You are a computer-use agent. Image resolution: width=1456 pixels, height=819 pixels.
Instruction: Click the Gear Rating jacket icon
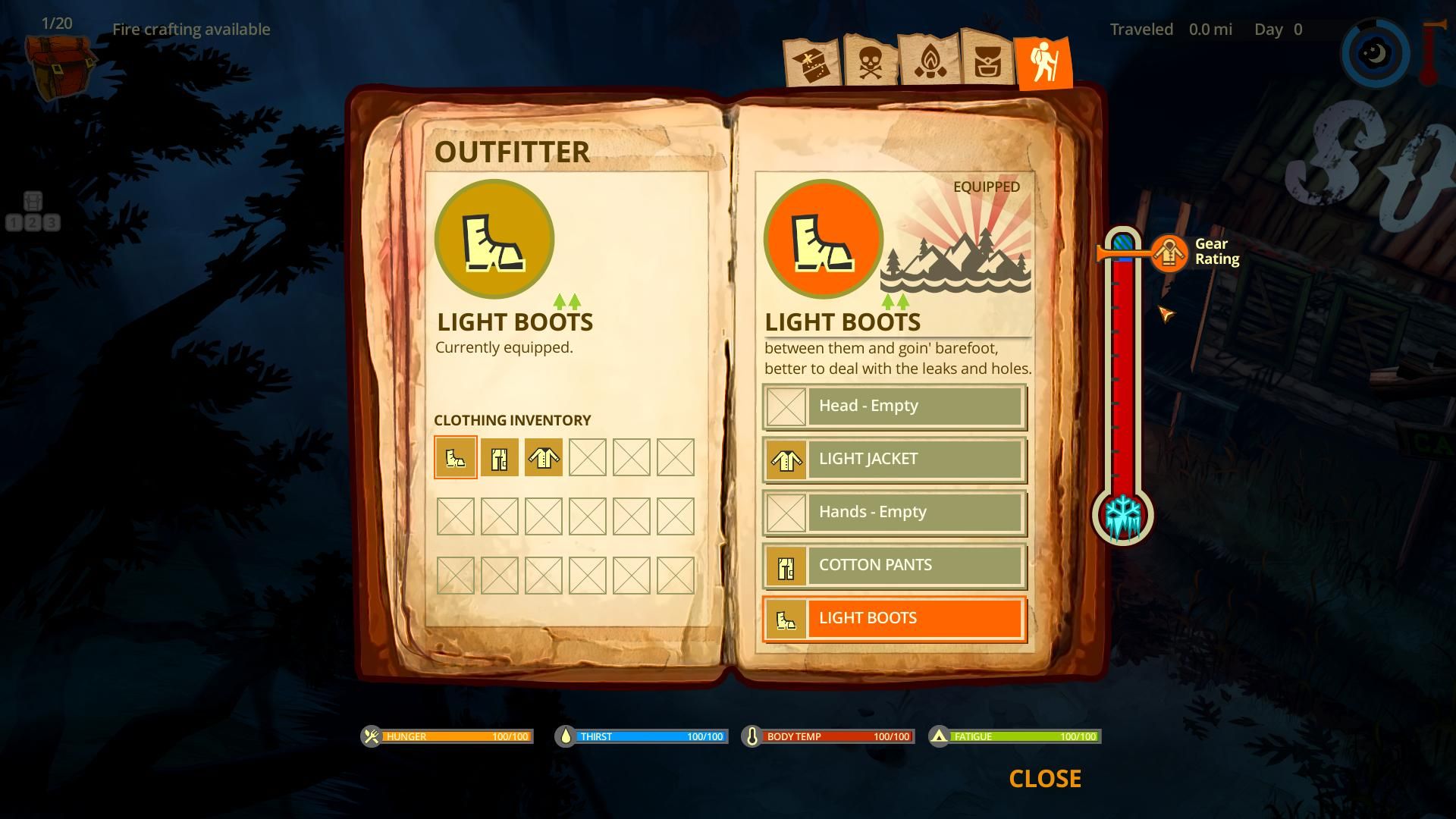[1169, 253]
